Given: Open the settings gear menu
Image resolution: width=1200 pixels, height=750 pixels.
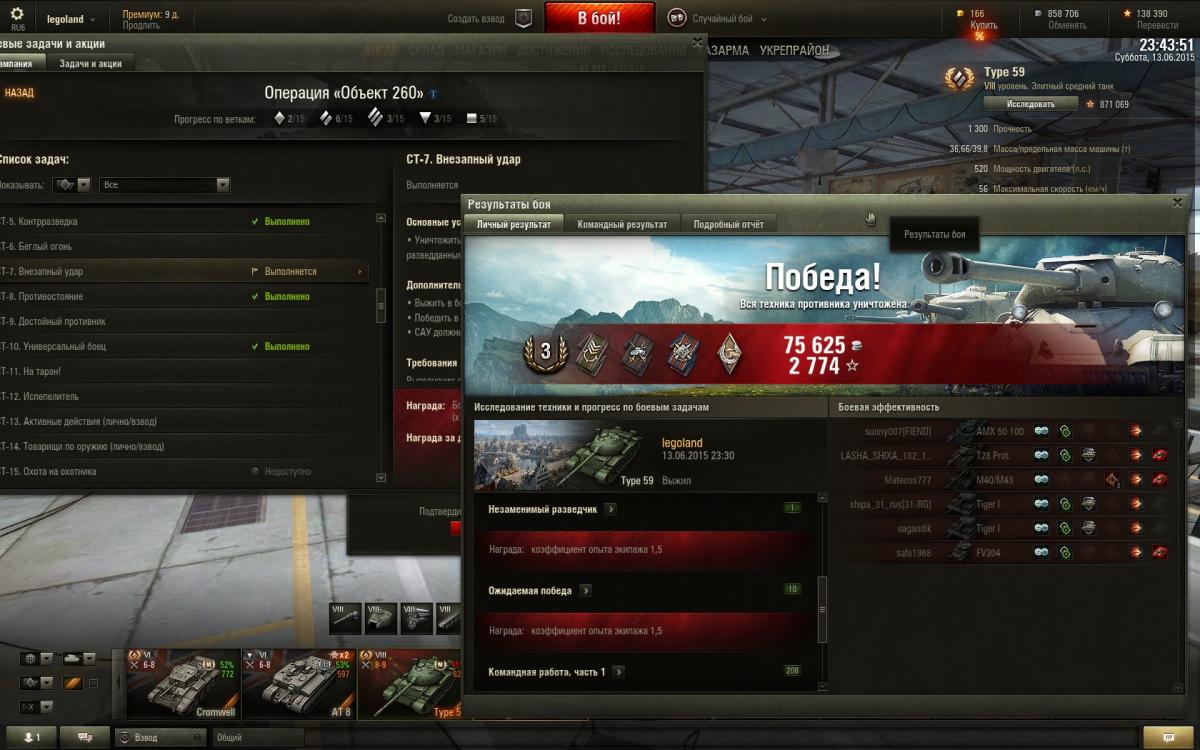Looking at the screenshot, I should tap(17, 14).
